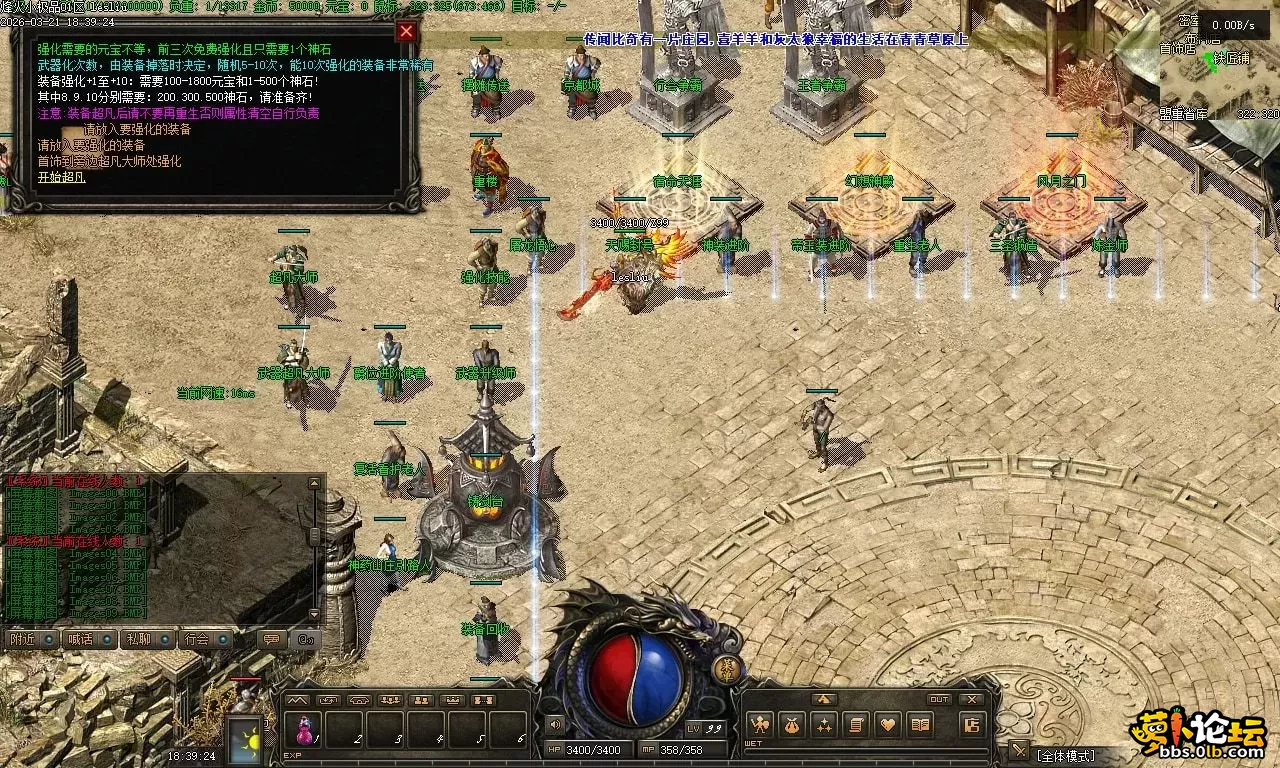1280x768 pixels.
Task: Choose the 开始超凡 dialogue option
Action: click(62, 177)
